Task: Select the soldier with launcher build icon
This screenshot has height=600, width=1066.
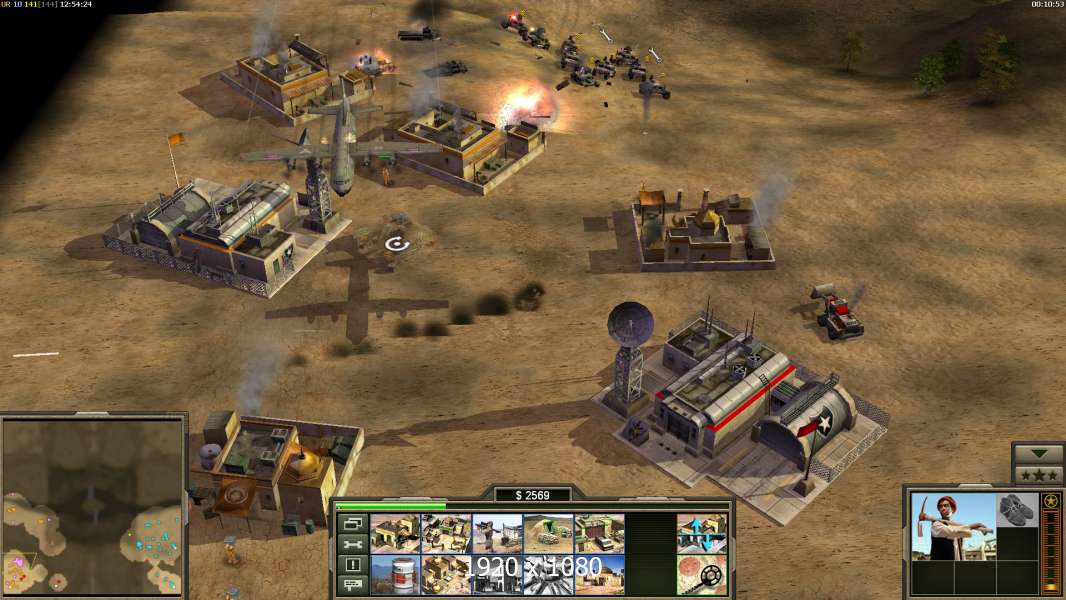Action: [x=497, y=533]
